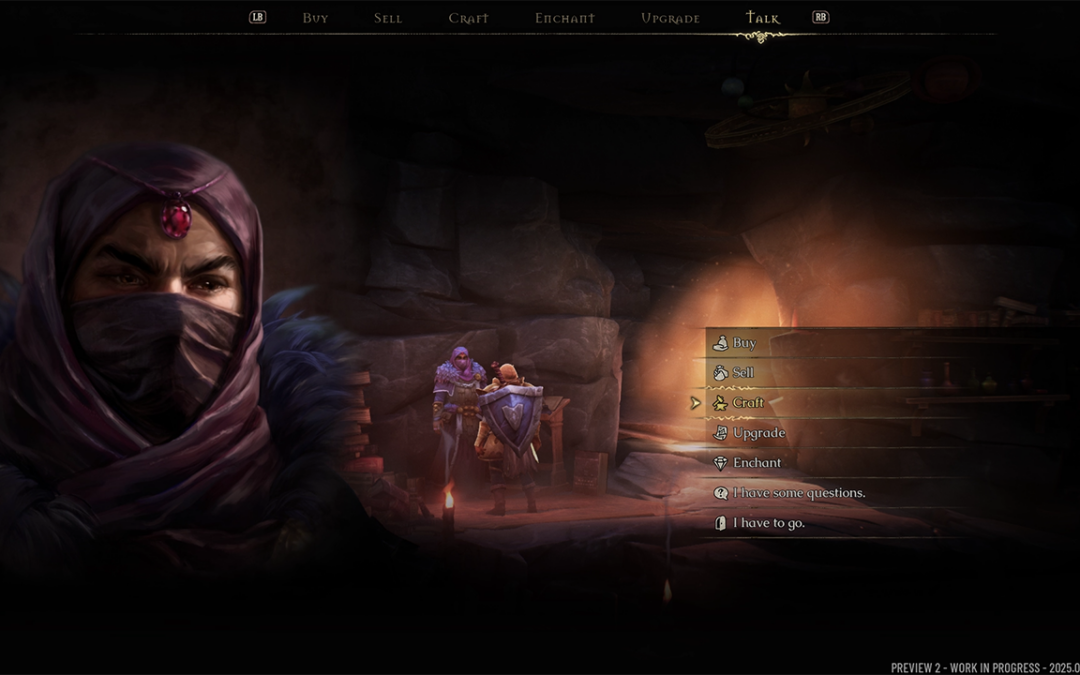
Task: Show the Upgrade tab
Action: (670, 18)
